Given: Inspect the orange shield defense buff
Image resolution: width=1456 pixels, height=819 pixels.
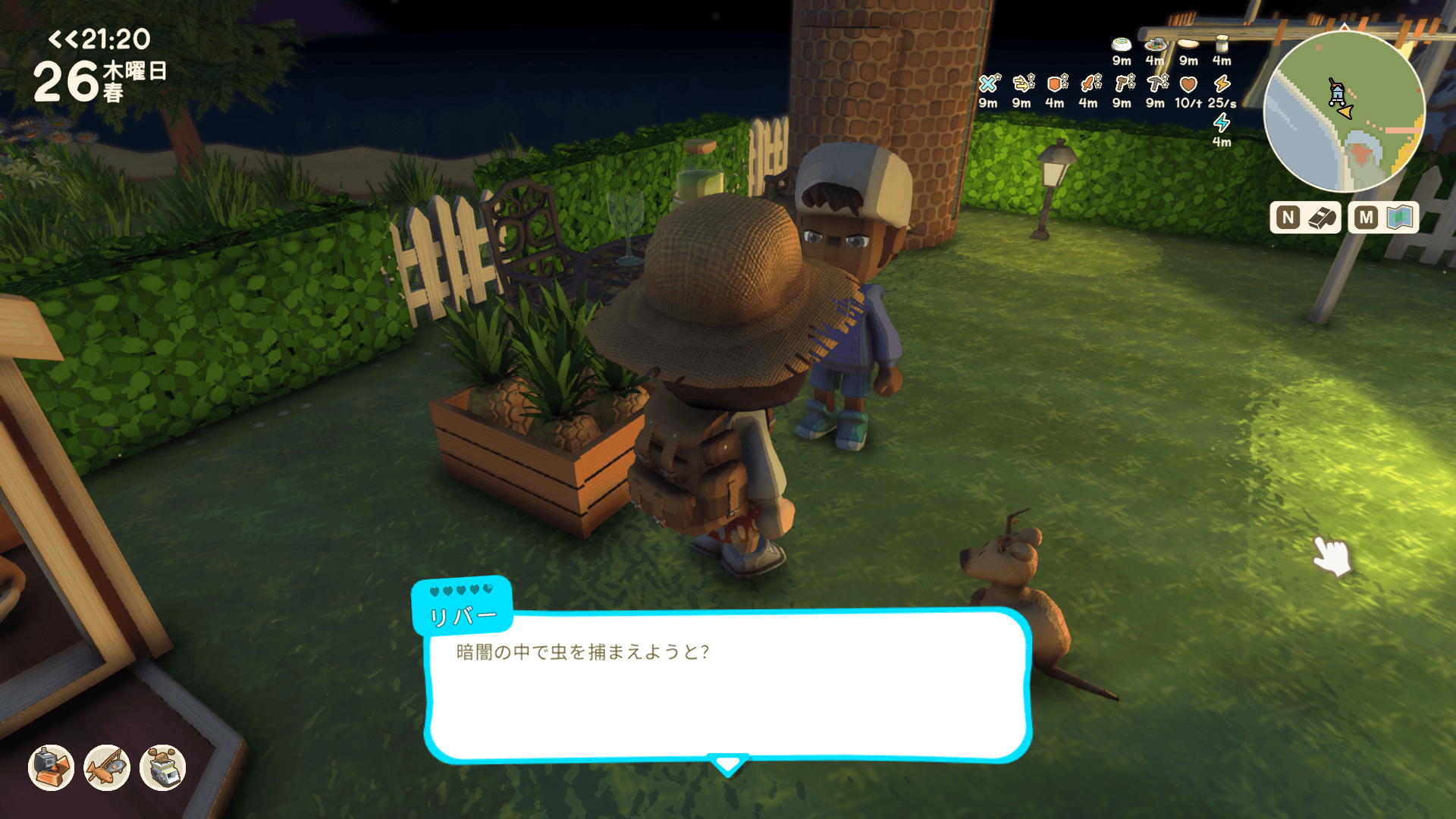Looking at the screenshot, I should (1056, 83).
